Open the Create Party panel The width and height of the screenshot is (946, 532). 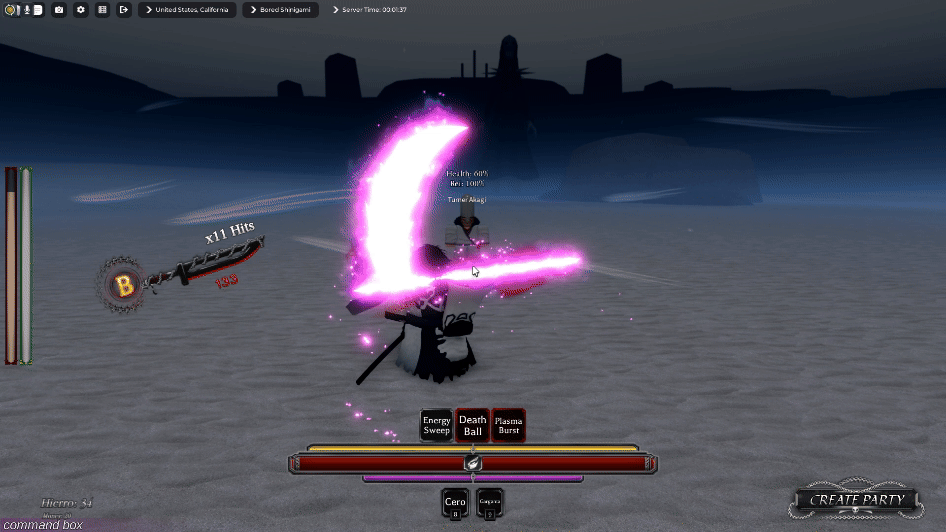coord(857,499)
